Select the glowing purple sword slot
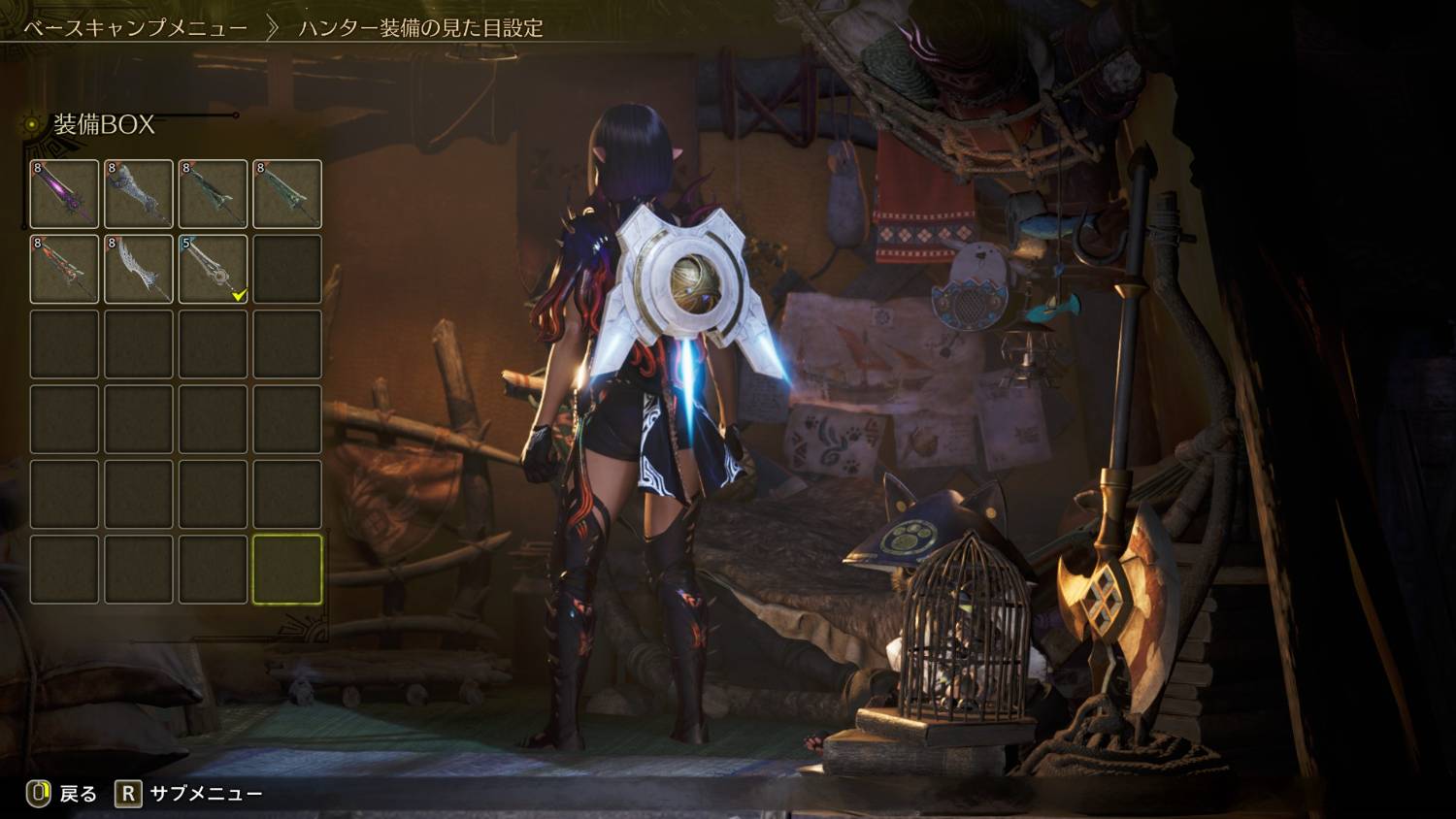 point(64,194)
